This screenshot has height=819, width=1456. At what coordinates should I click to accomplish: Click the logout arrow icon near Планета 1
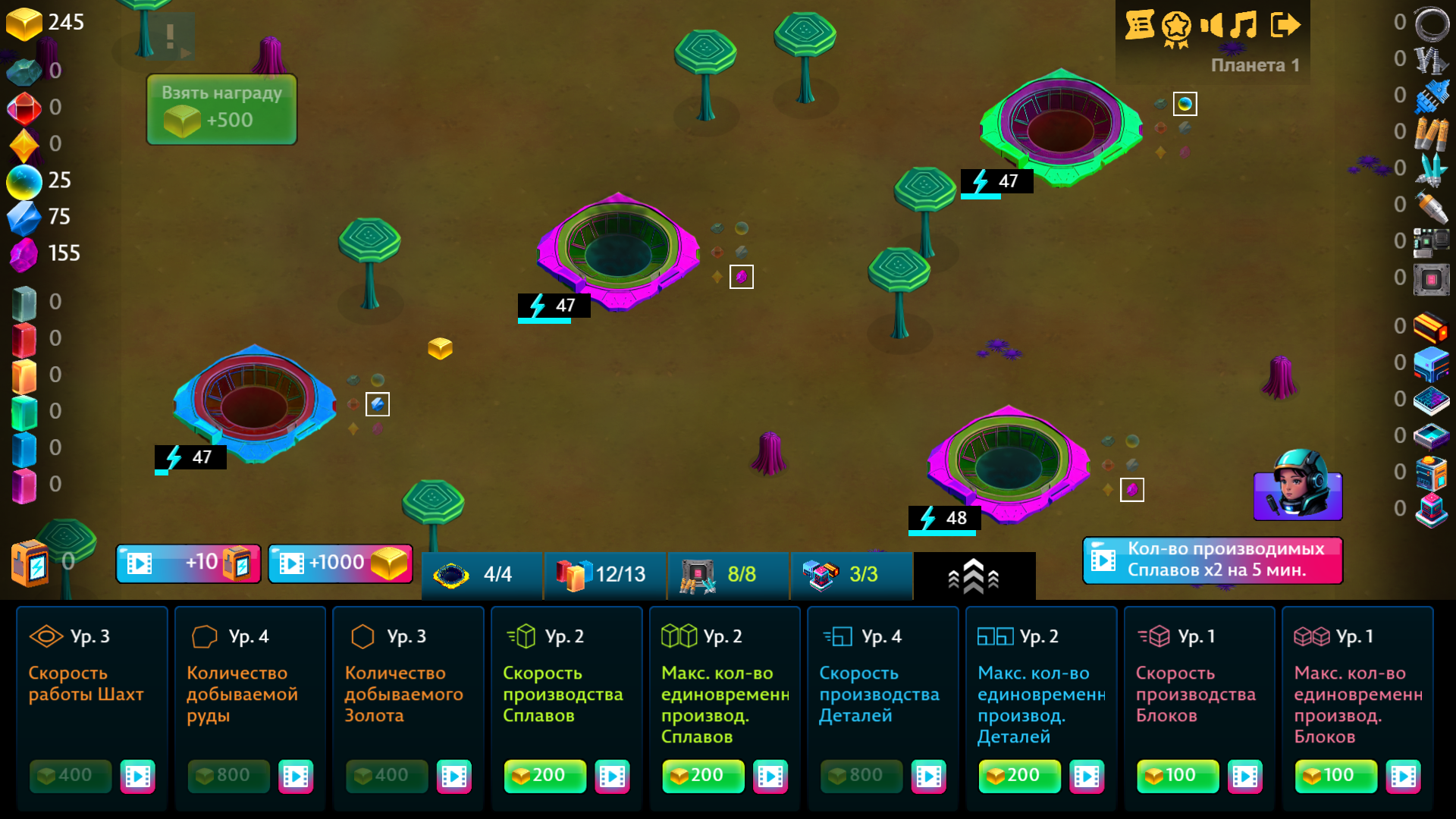(x=1285, y=25)
